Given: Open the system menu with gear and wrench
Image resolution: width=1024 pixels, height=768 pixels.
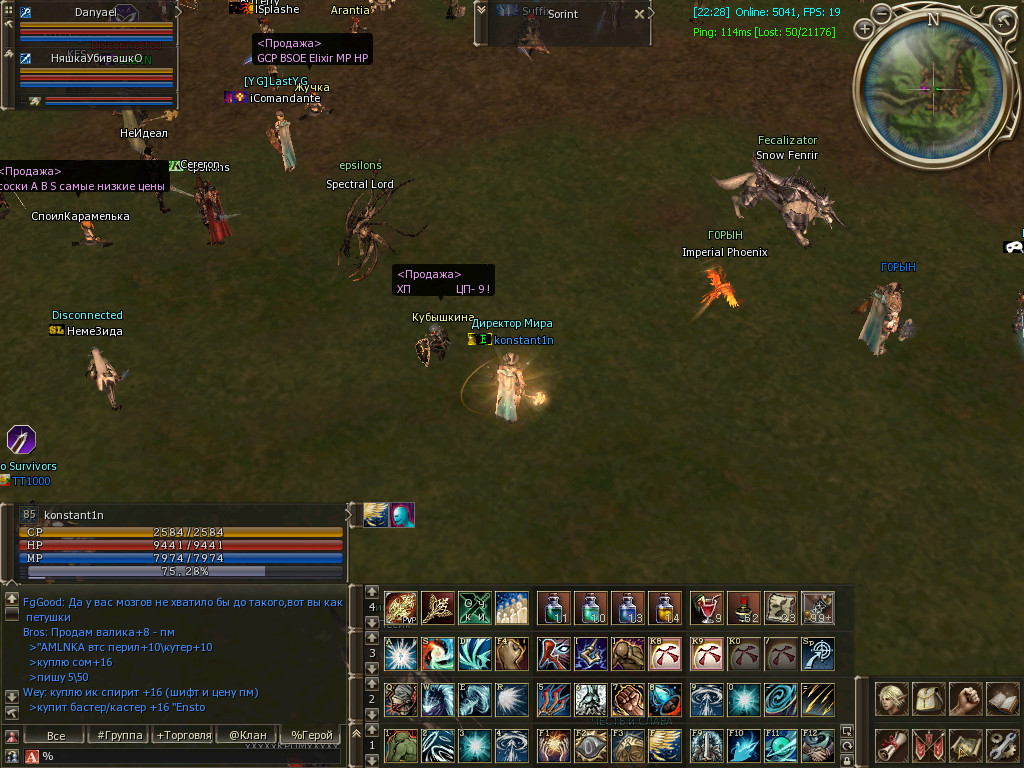Looking at the screenshot, I should [1002, 746].
